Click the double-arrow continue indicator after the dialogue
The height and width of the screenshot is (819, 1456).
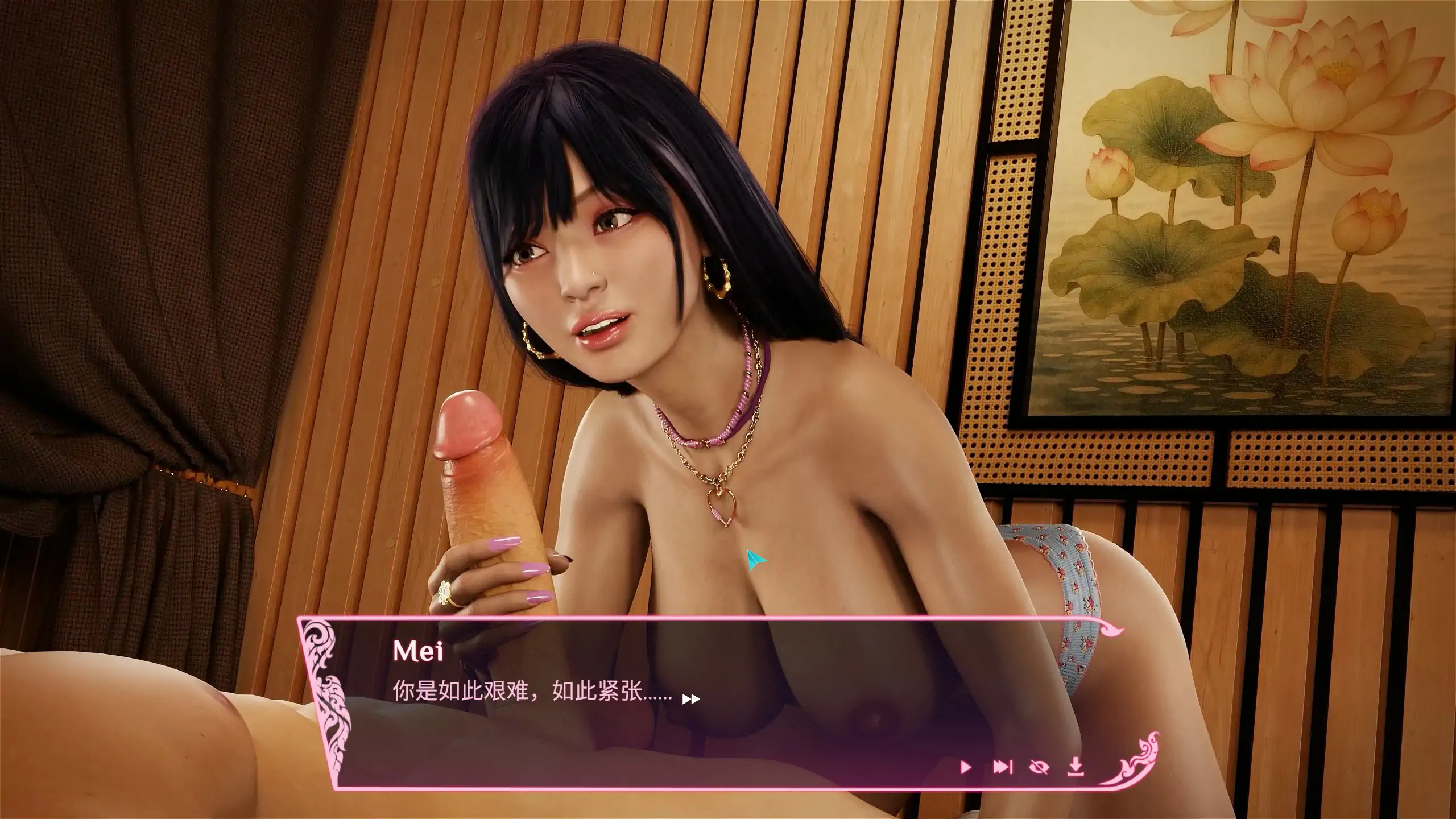tap(692, 698)
